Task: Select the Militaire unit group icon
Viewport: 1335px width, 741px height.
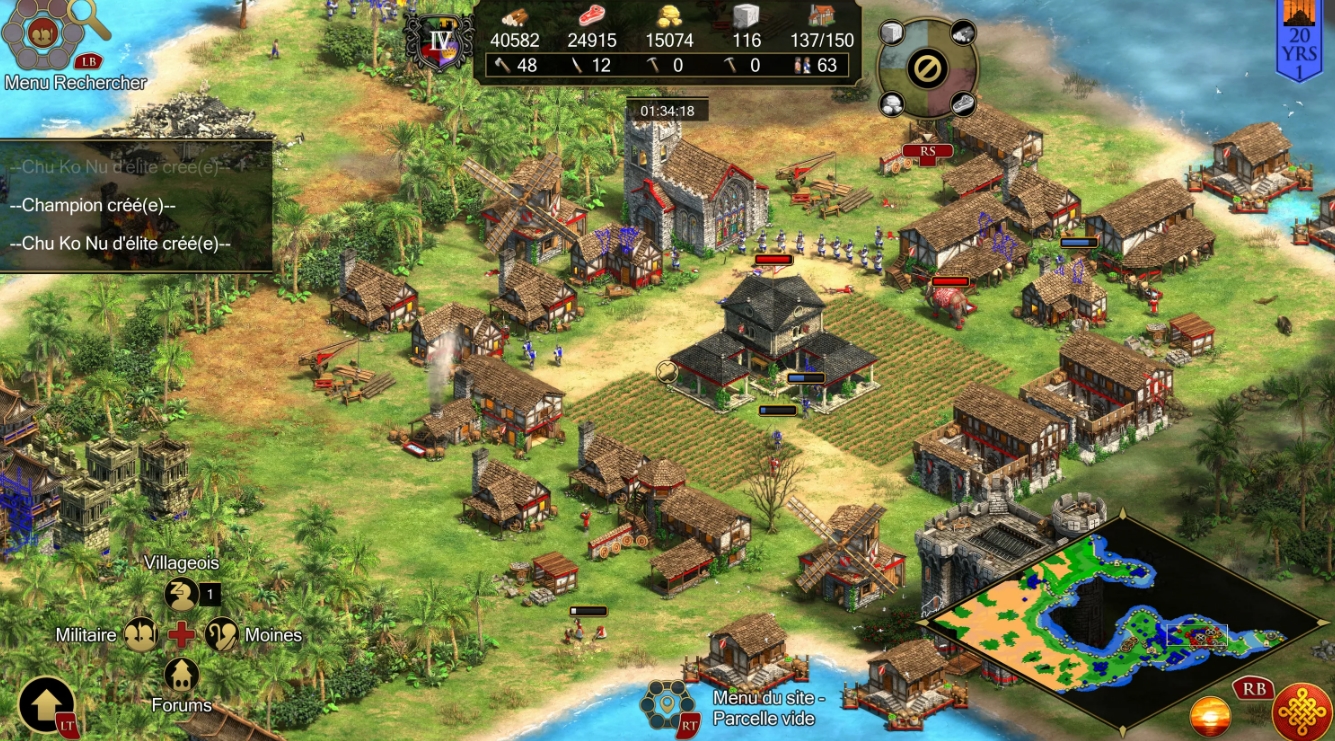Action: pos(141,635)
